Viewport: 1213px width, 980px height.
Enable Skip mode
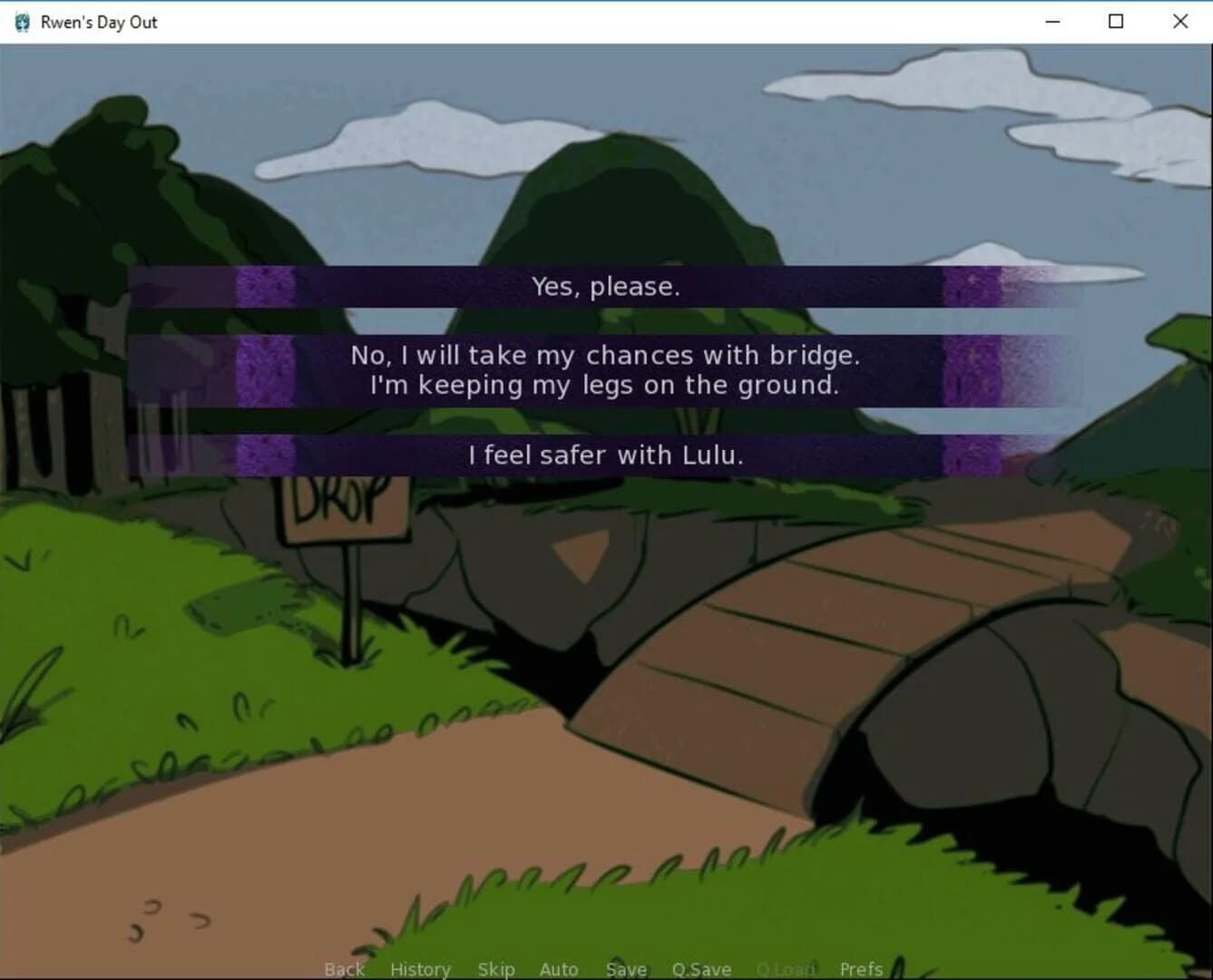tap(495, 968)
